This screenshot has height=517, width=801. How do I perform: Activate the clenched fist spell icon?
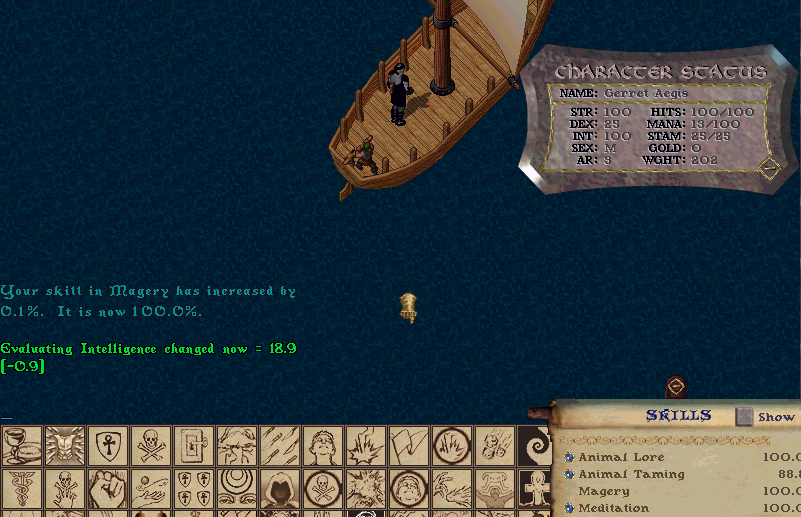pos(107,488)
